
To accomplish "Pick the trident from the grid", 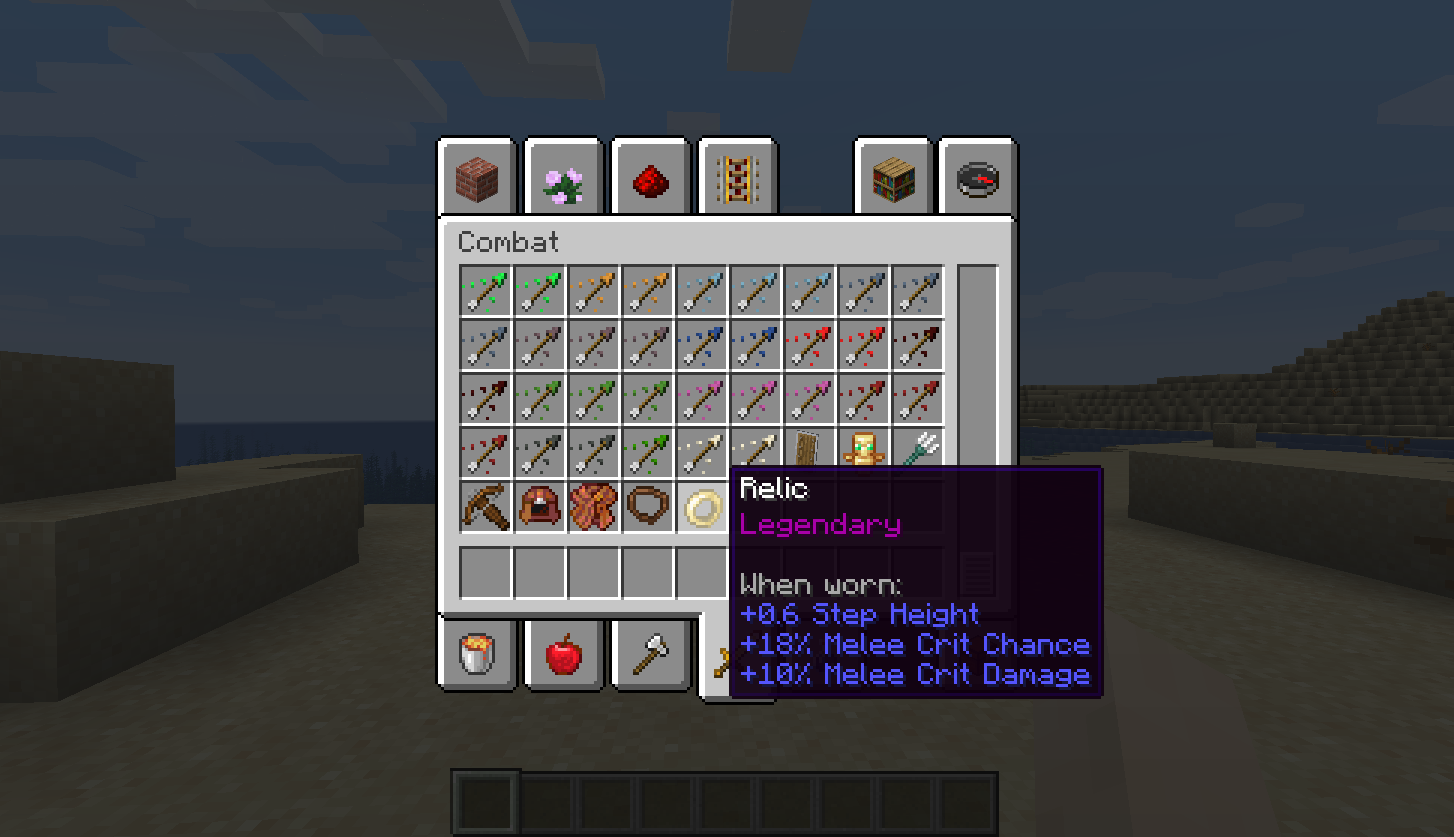I will [918, 451].
